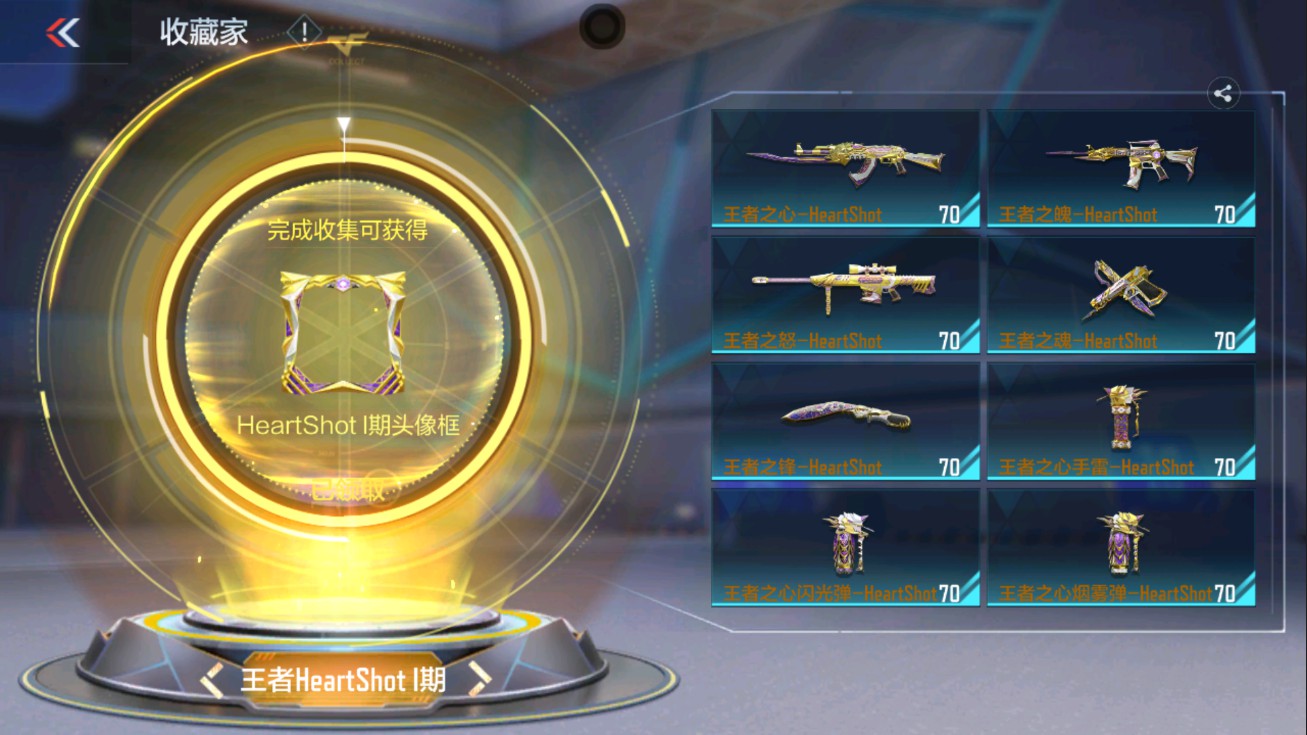
Task: Open the share icon at top right
Action: 1222,93
